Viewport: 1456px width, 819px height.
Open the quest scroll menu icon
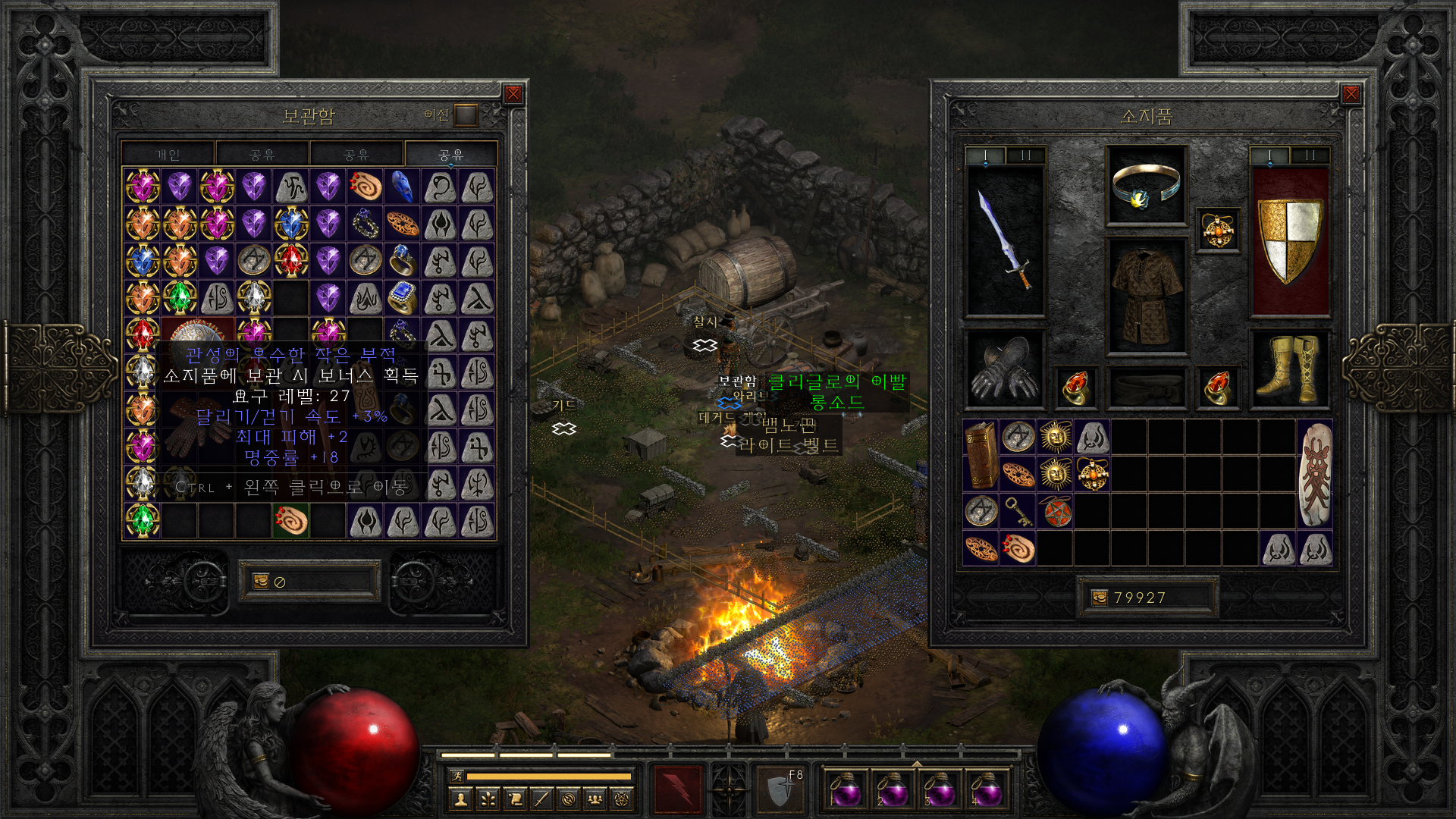(x=515, y=799)
